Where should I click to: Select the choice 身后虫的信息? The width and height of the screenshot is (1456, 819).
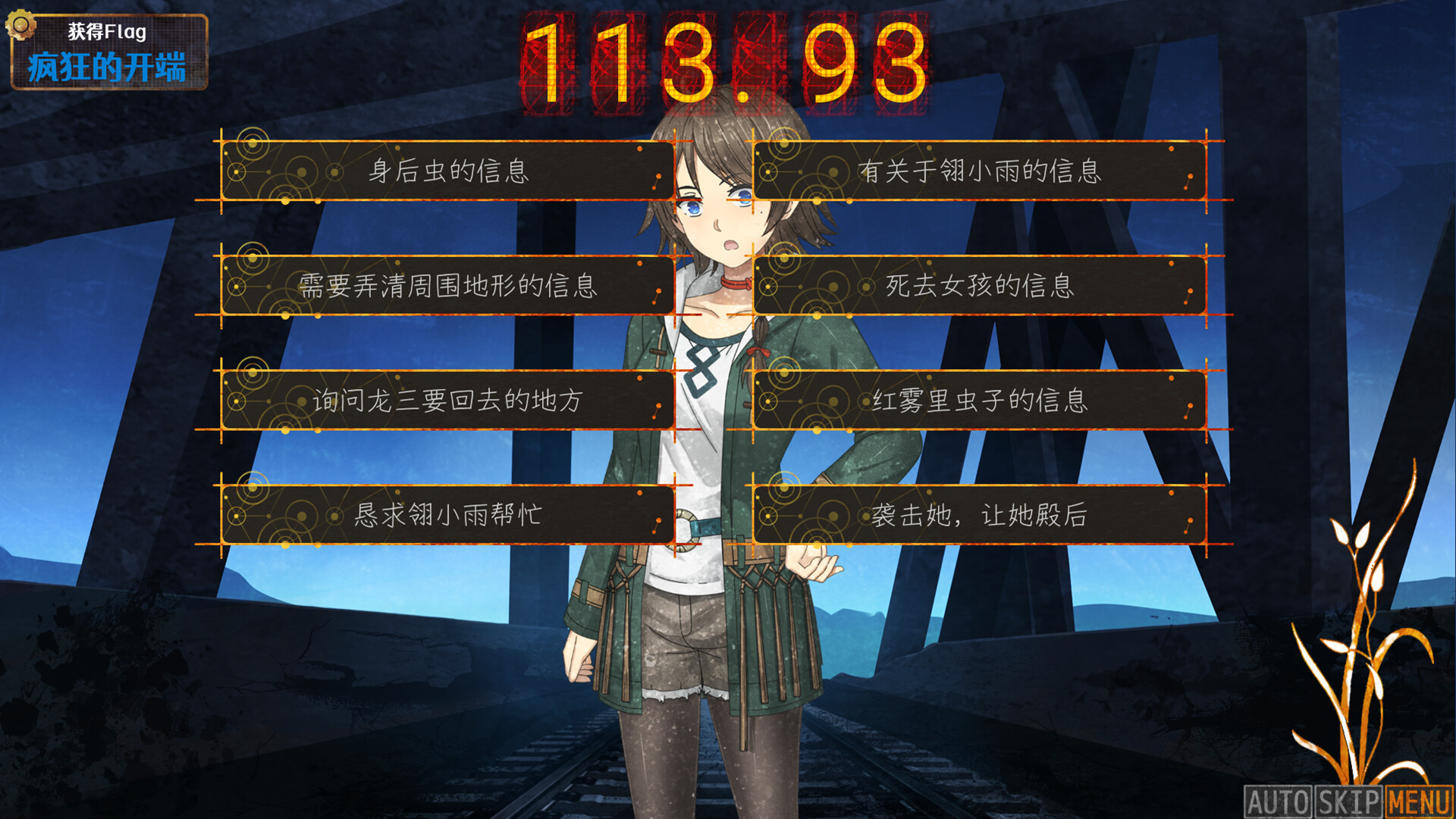point(447,173)
